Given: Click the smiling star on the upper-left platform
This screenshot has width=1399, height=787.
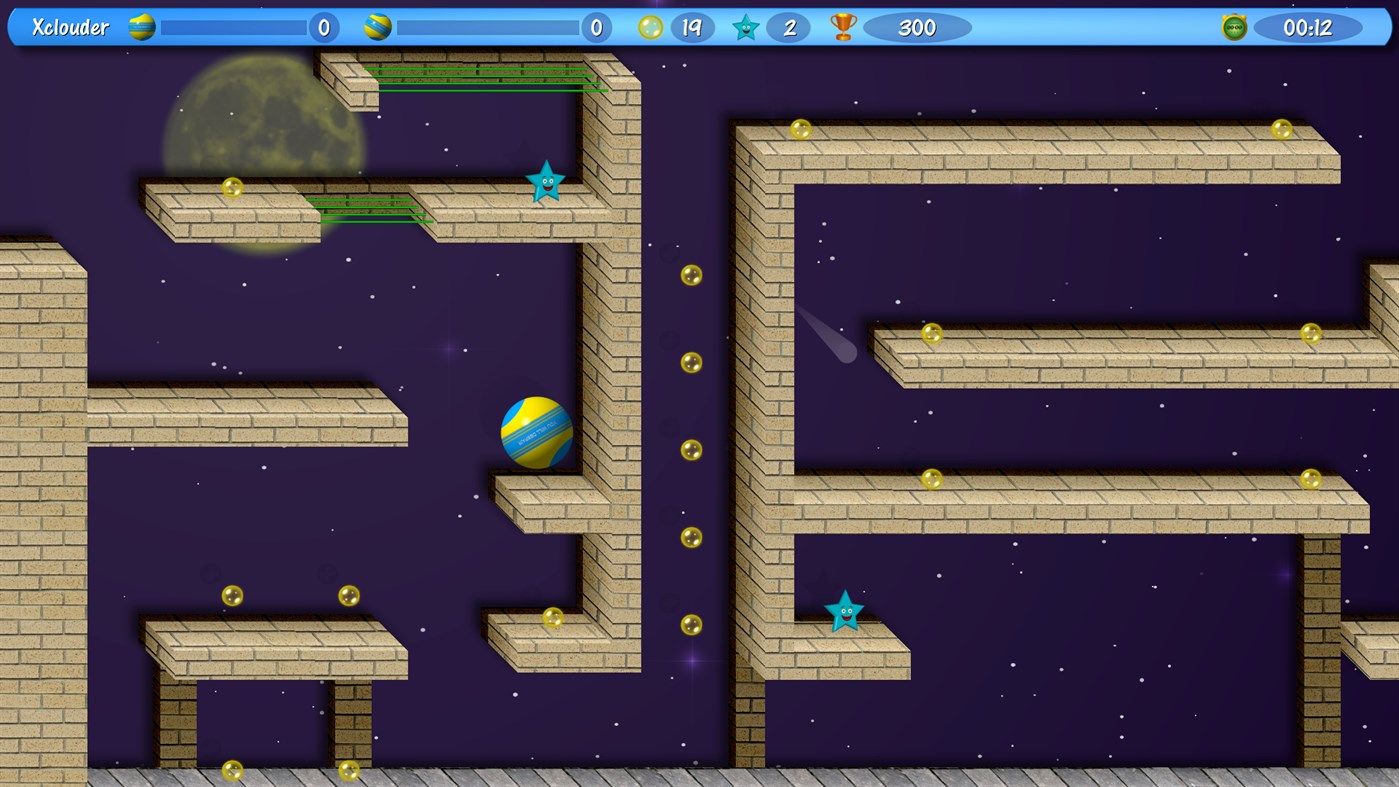Looking at the screenshot, I should (x=546, y=181).
